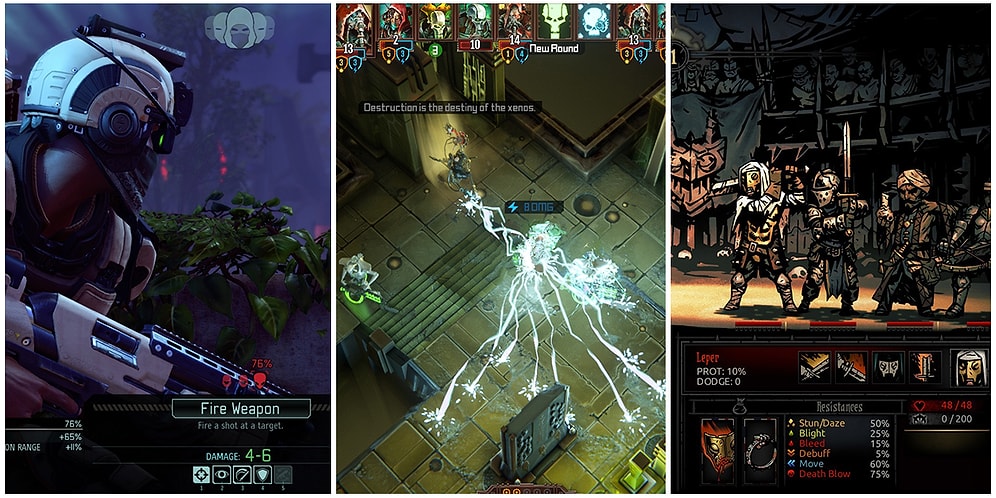
Task: Select the crosshair fire ability icon
Action: tap(202, 476)
